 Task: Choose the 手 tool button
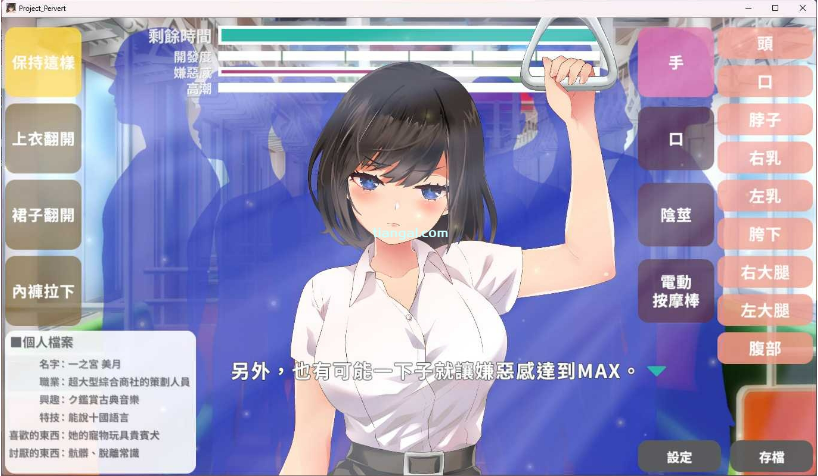[x=676, y=62]
